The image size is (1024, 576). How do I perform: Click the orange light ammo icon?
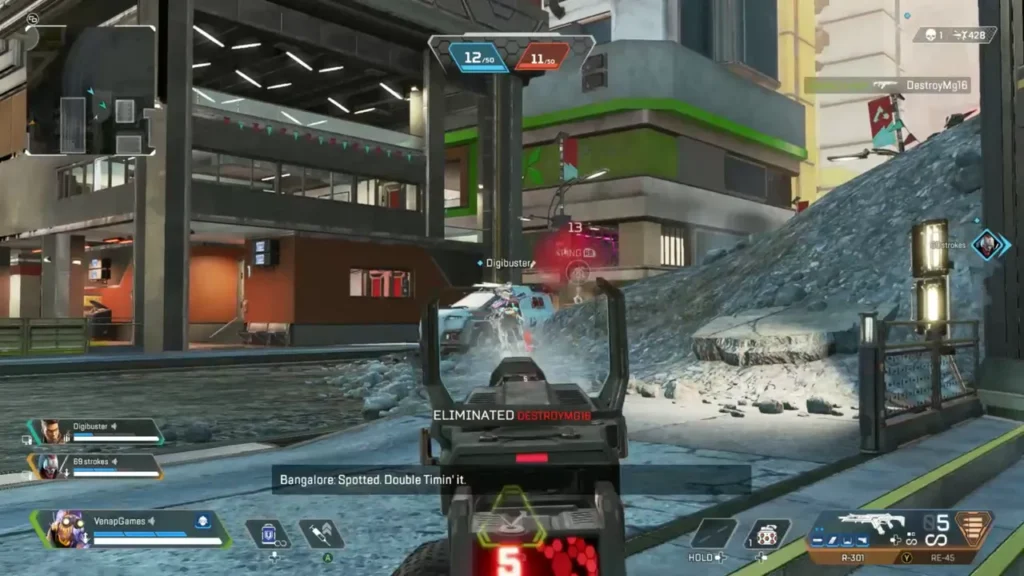(969, 527)
